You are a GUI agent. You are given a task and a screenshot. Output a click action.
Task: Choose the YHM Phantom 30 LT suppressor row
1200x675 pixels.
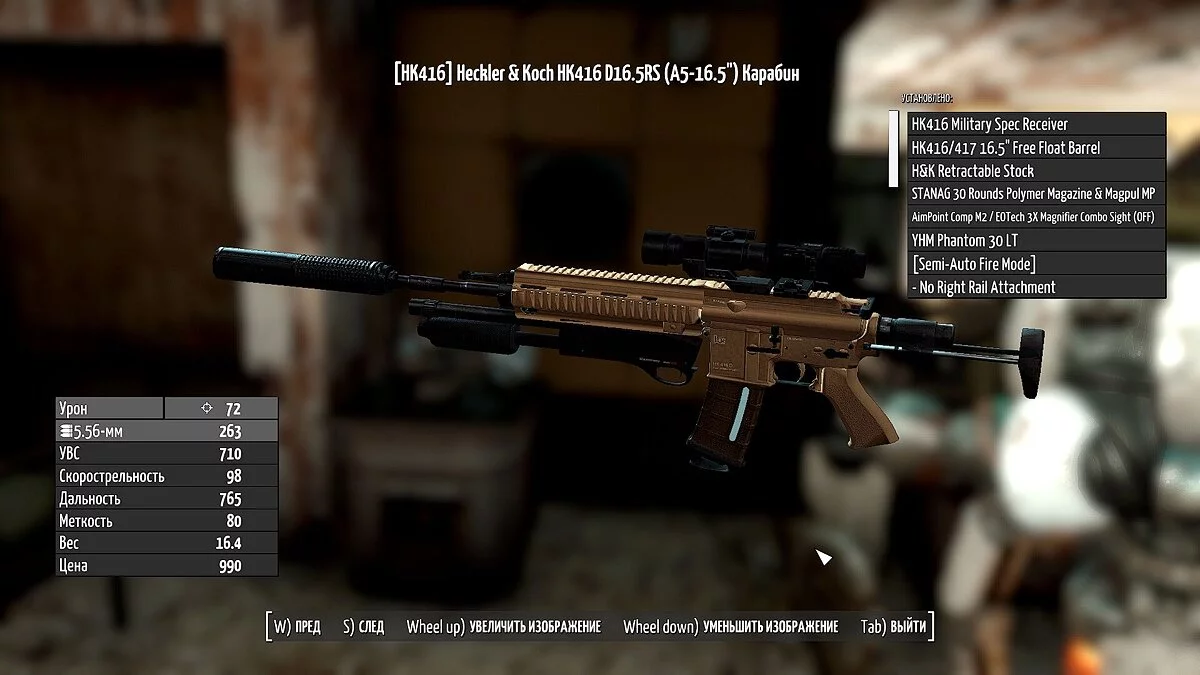[x=1036, y=240]
